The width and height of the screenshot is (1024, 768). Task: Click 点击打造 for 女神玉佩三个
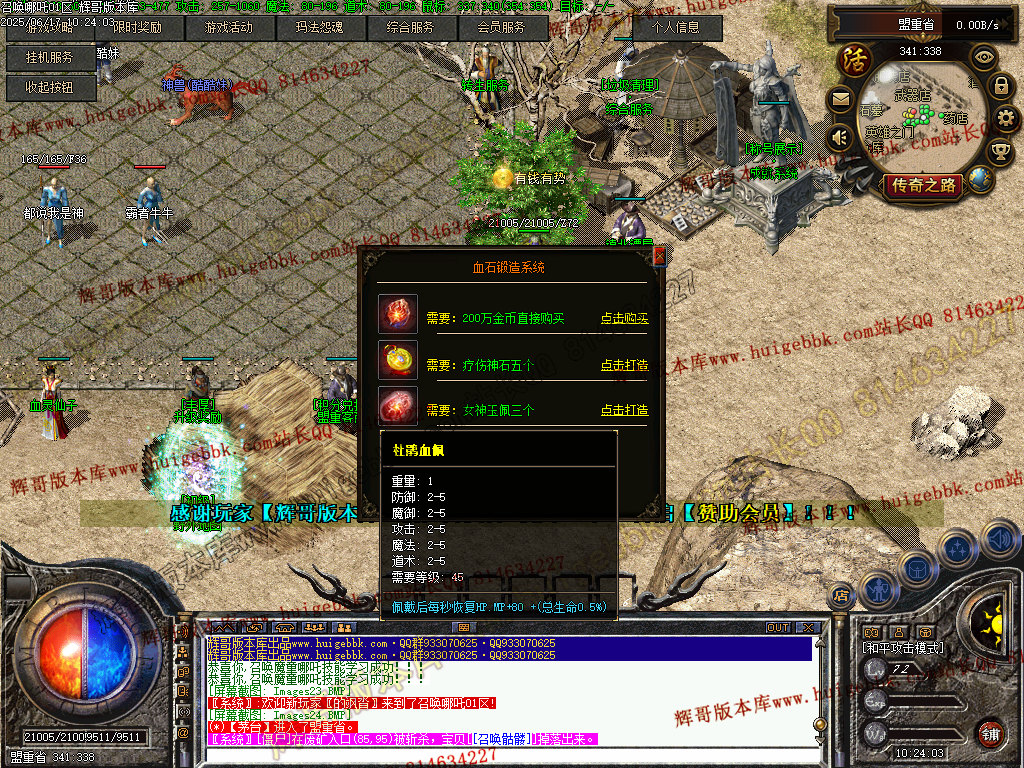[x=624, y=410]
